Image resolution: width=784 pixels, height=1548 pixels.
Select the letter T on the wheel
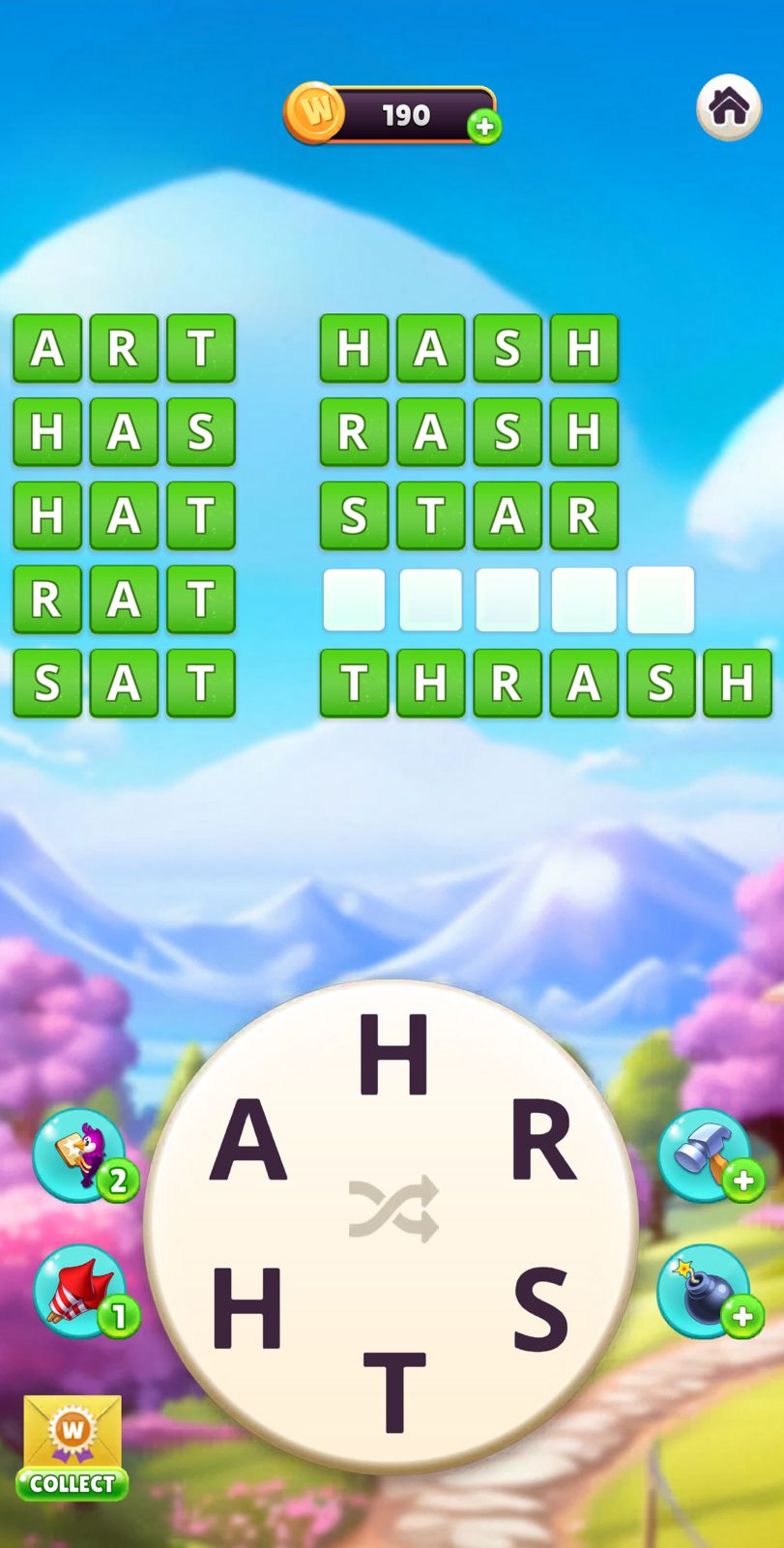(393, 1390)
